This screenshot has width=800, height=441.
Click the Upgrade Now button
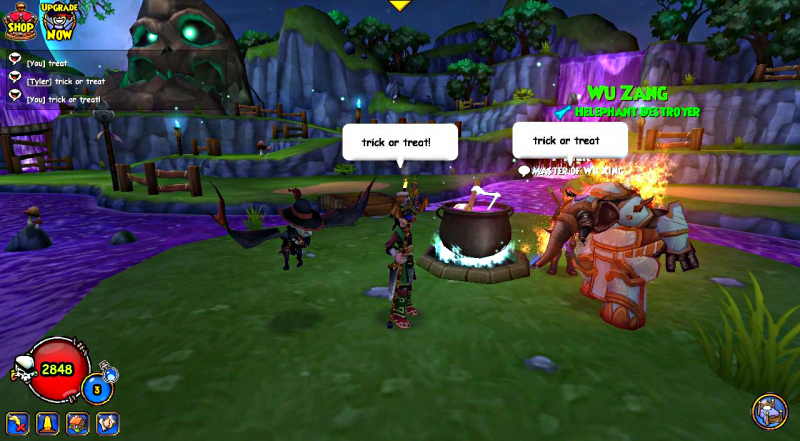click(x=60, y=20)
